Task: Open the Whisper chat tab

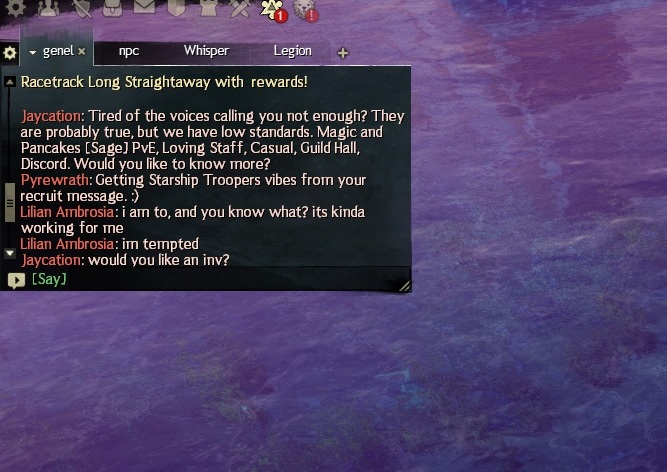Action: (x=206, y=51)
